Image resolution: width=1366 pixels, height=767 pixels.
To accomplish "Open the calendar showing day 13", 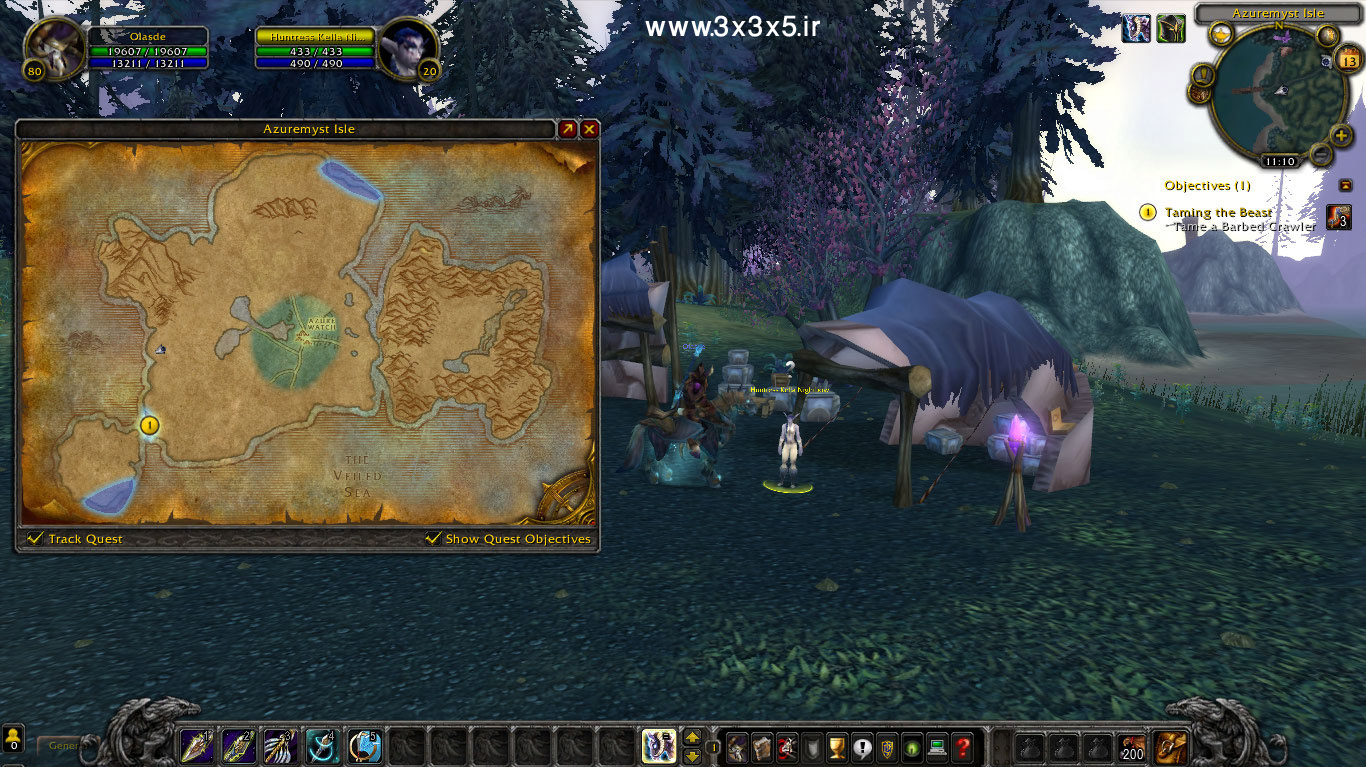I will coord(1350,60).
